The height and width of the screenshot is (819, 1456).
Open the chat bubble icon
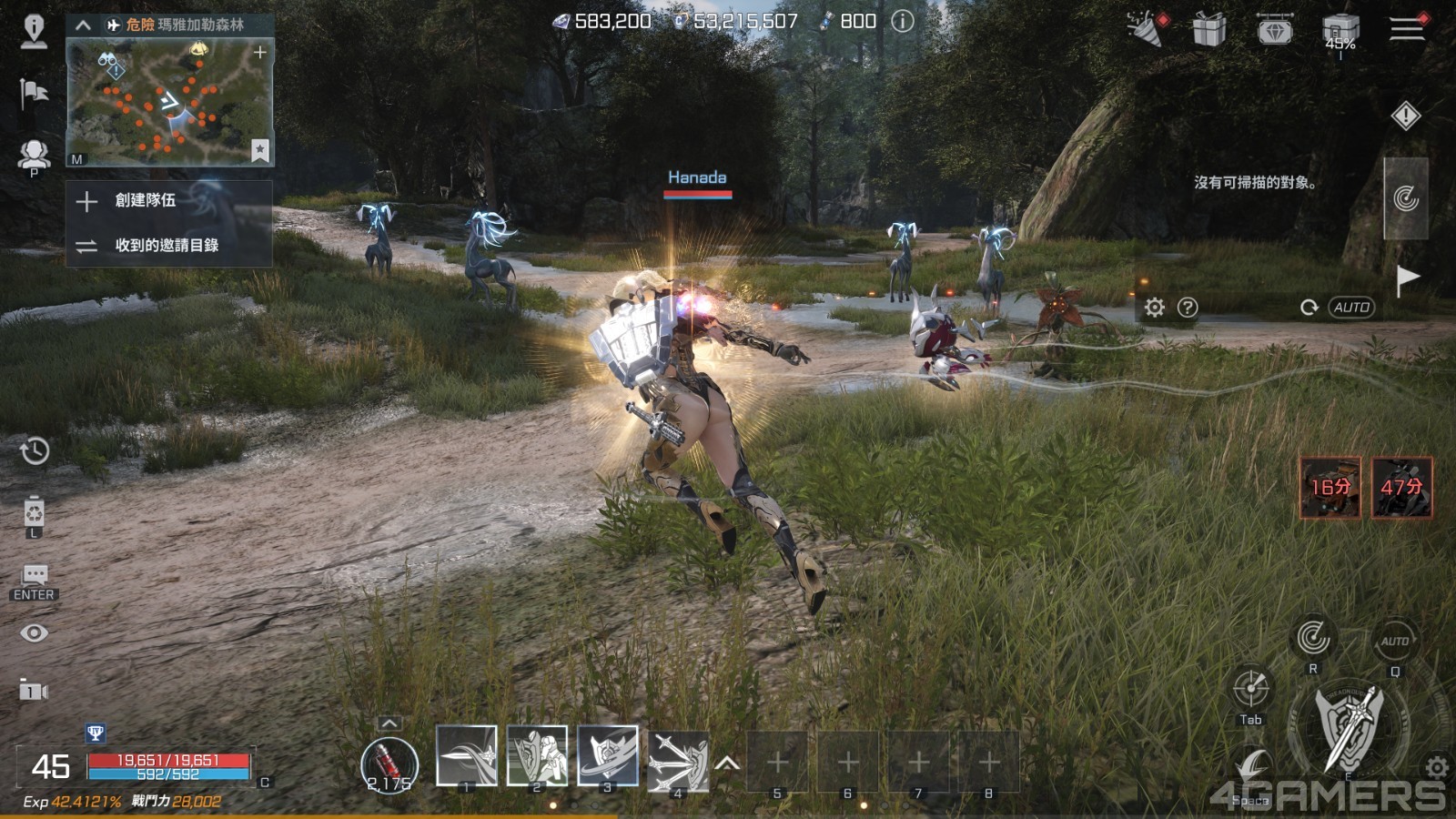coord(35,575)
